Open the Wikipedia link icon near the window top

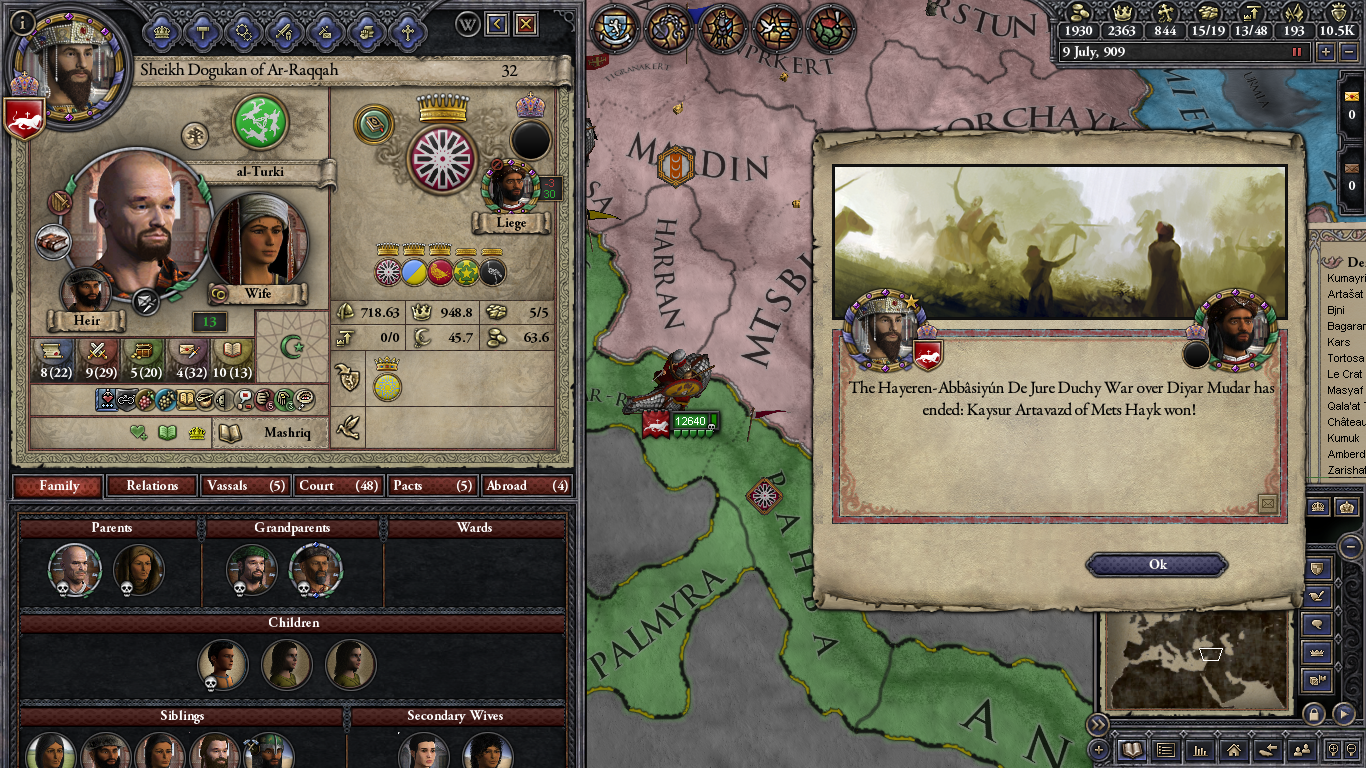pyautogui.click(x=466, y=24)
